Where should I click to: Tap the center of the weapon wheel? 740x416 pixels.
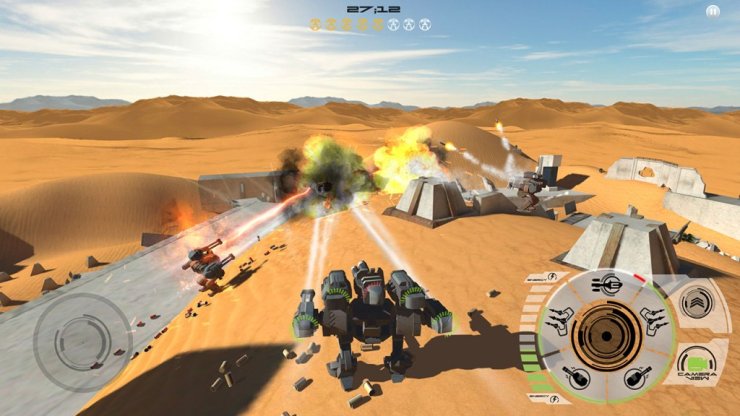coord(605,335)
